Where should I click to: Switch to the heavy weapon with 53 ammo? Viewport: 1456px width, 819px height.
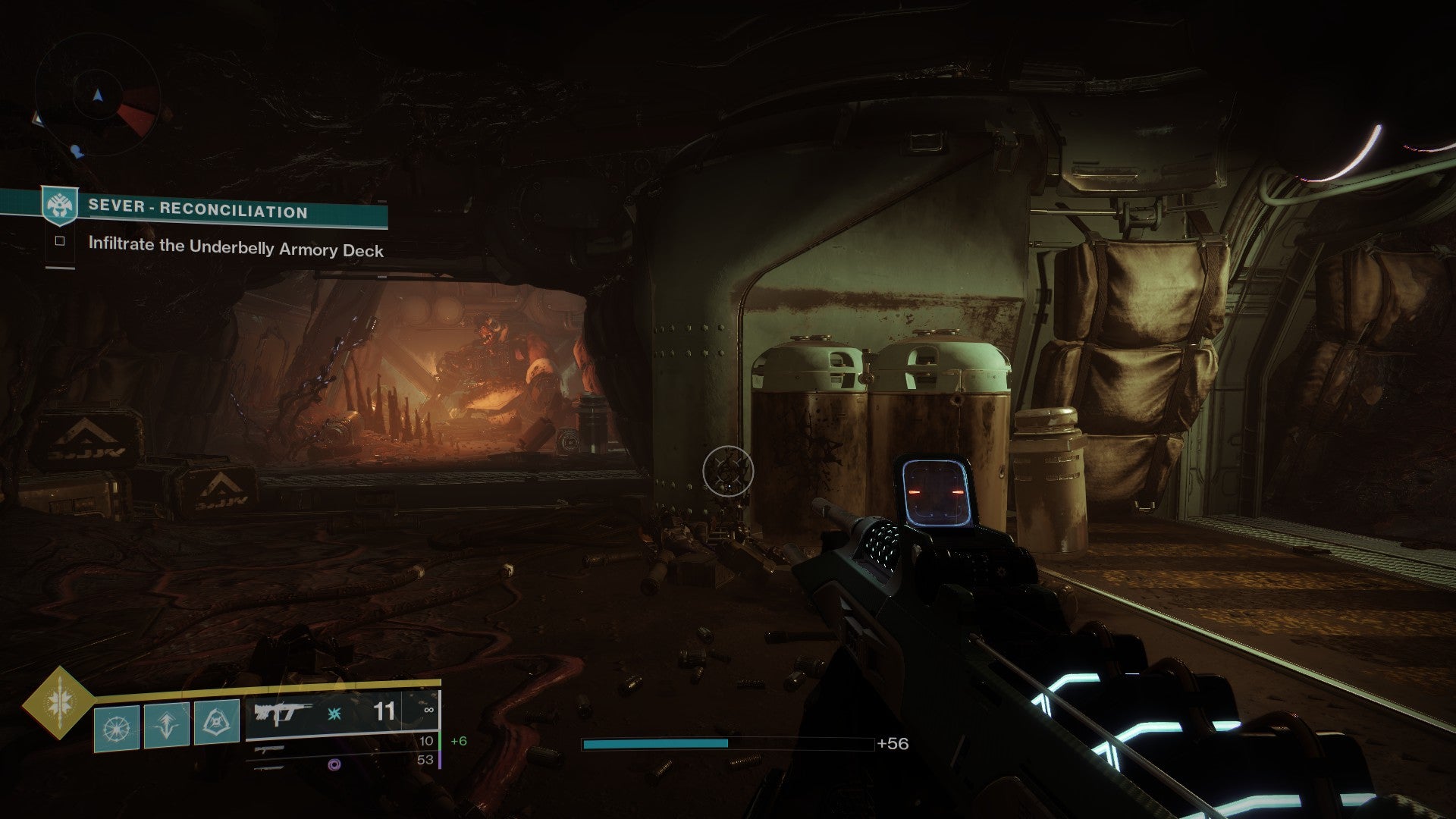click(x=341, y=761)
